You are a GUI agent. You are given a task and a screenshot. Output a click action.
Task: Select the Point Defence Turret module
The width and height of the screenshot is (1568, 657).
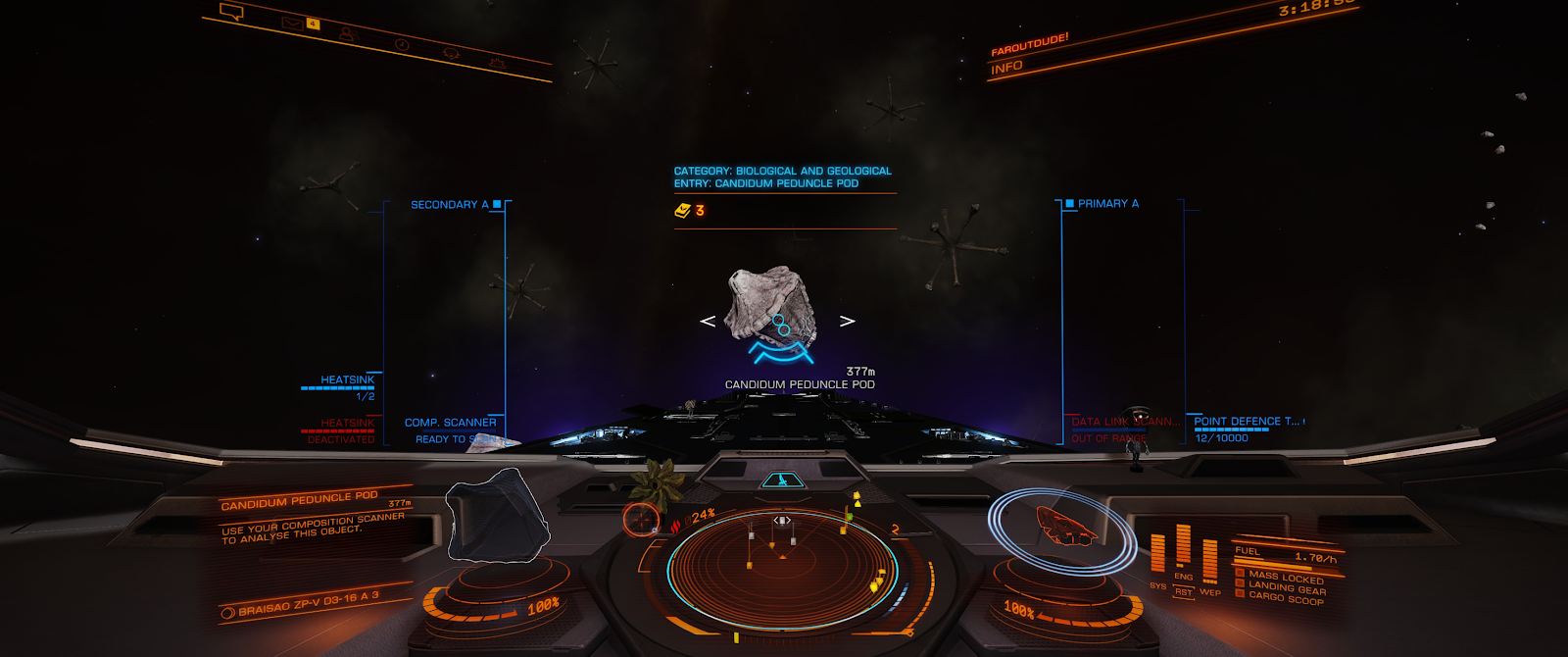(1246, 422)
